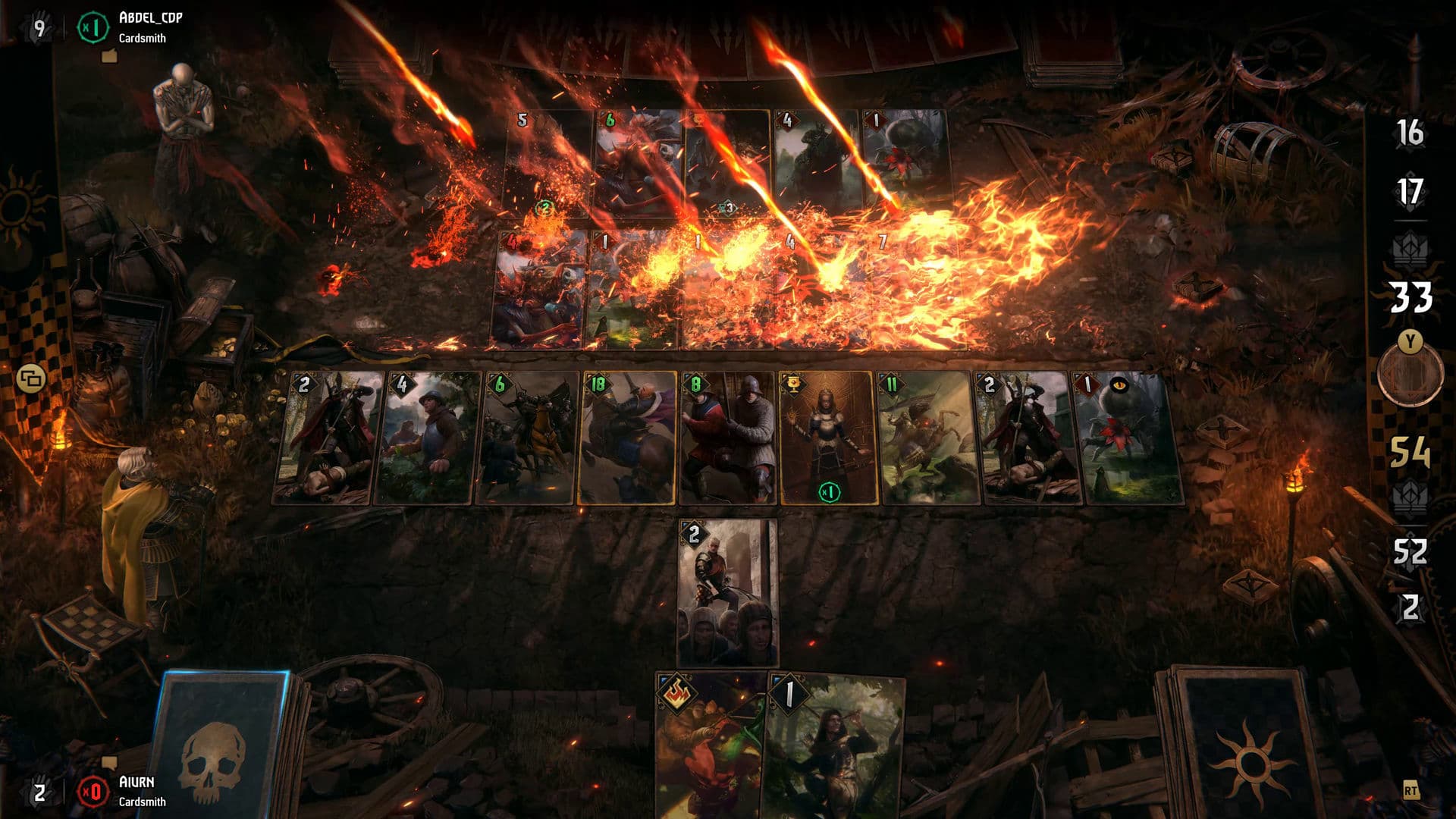Activate the x1 charge counter on the golden card
The image size is (1456, 819).
tap(830, 491)
